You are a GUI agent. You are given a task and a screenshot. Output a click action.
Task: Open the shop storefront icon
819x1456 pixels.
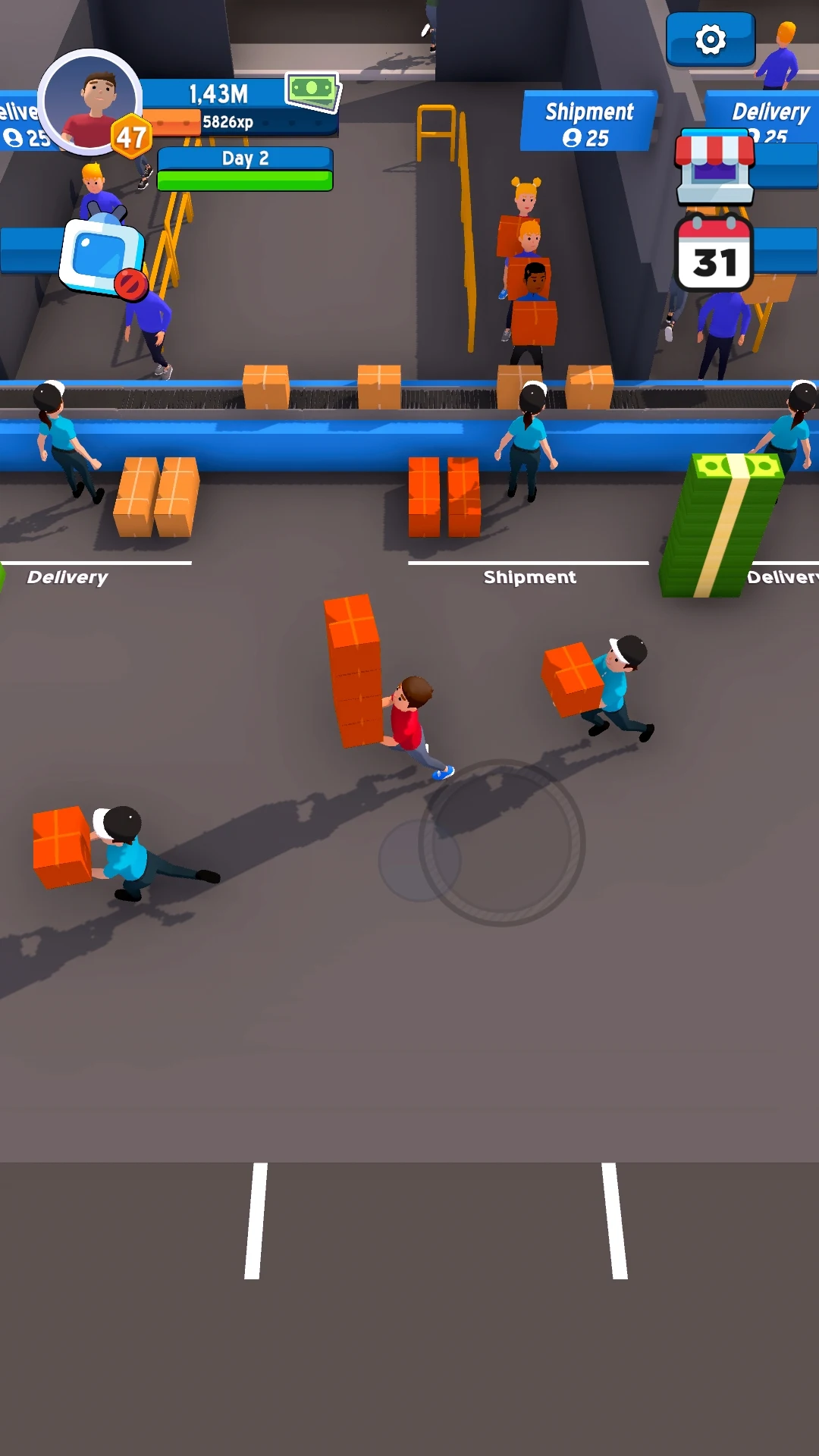point(715,166)
